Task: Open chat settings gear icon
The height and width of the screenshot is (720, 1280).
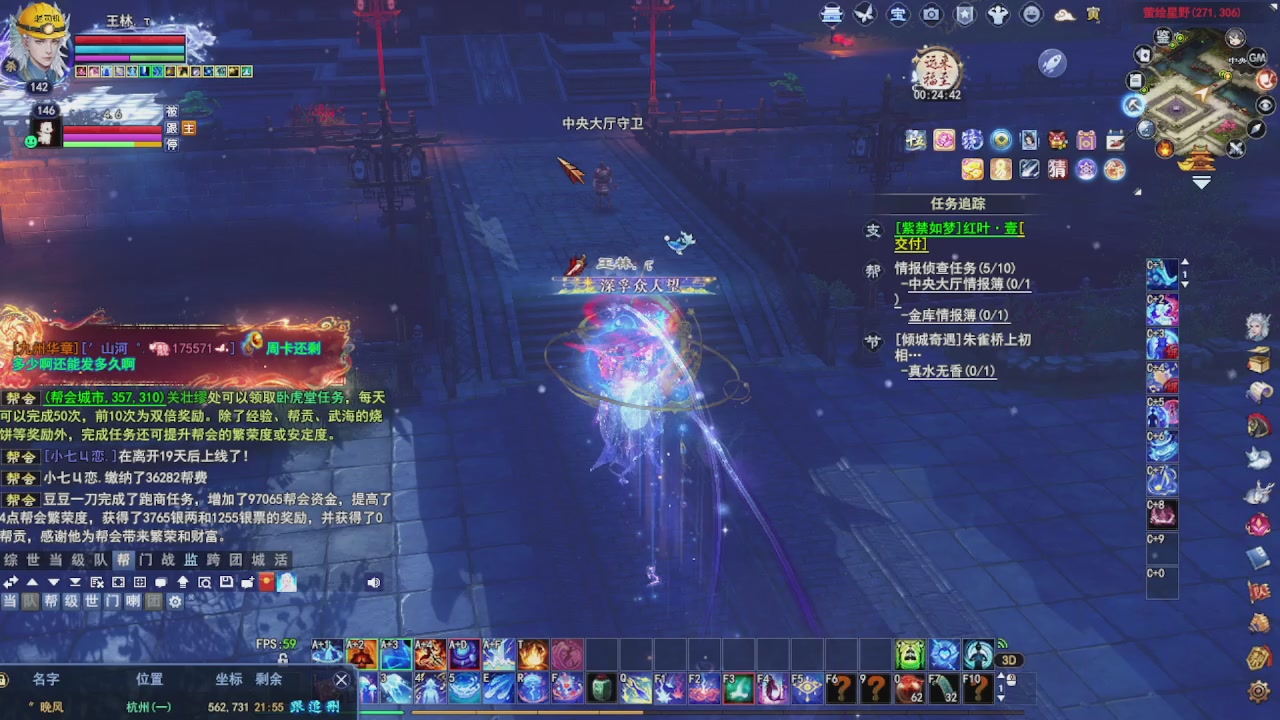Action: [175, 601]
